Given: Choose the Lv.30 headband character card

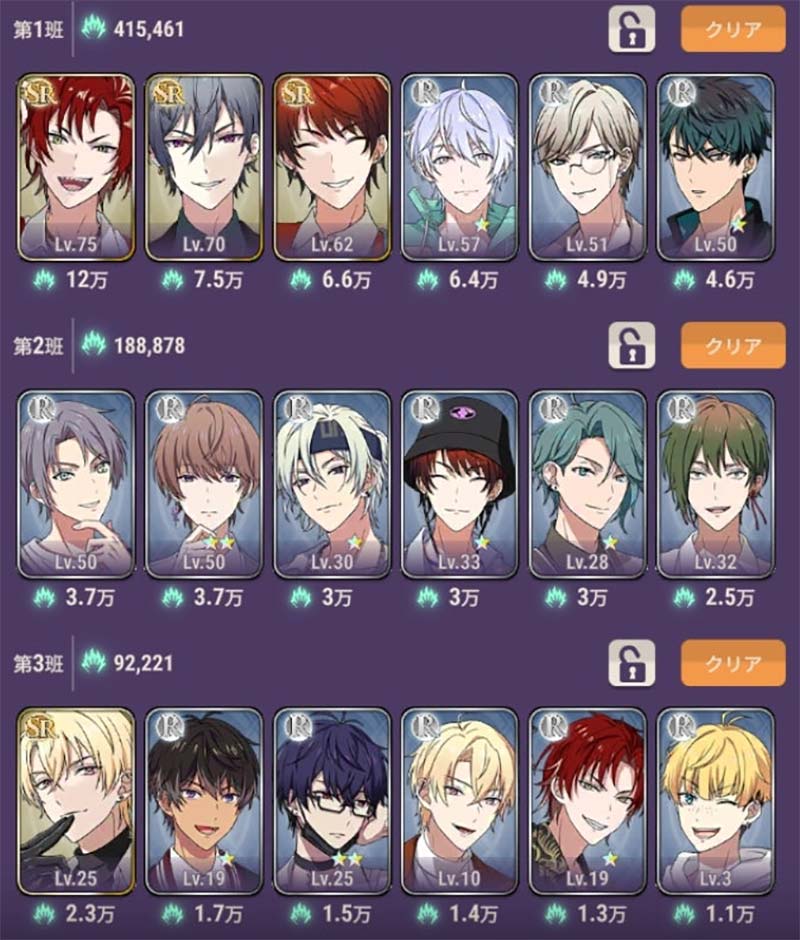Looking at the screenshot, I should coord(332,484).
